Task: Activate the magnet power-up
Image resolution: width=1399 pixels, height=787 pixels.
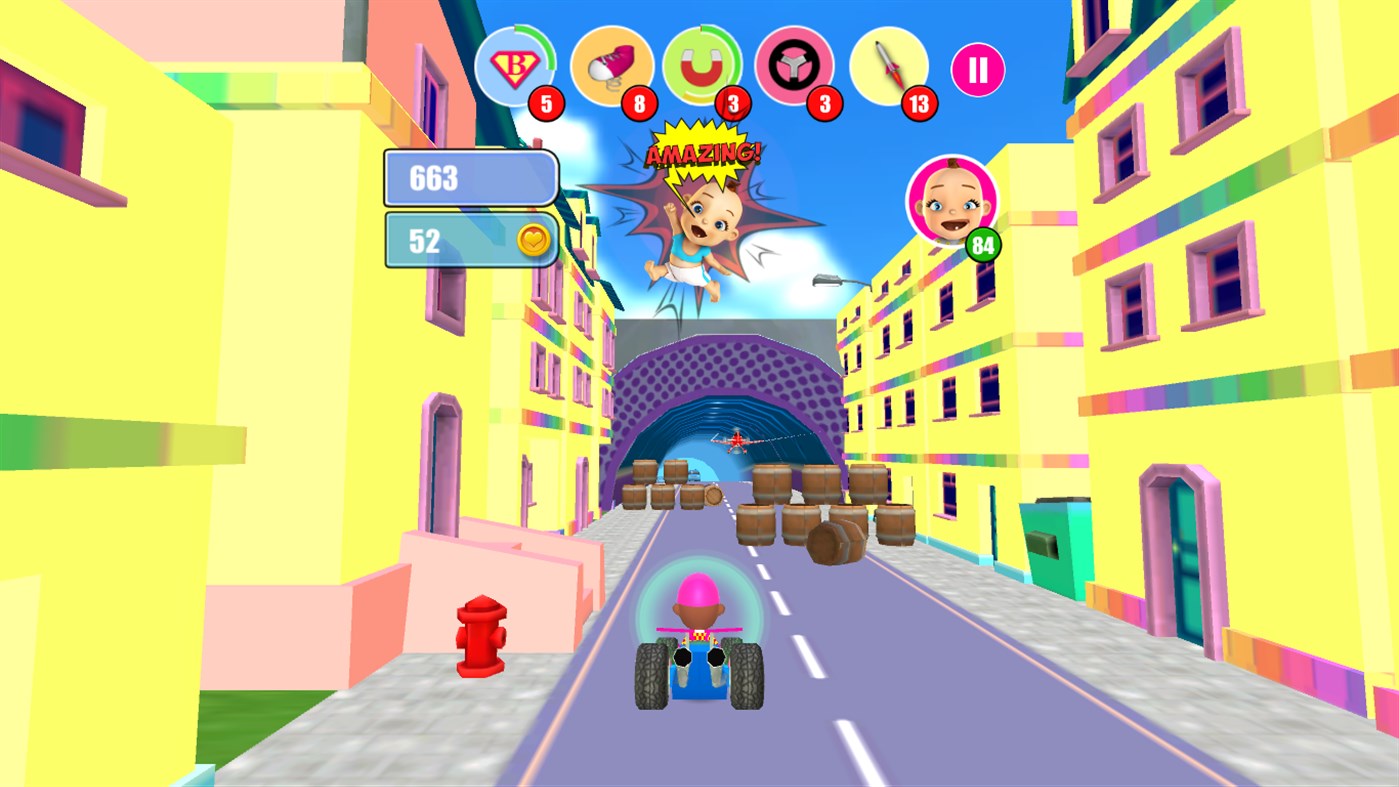Action: point(701,63)
